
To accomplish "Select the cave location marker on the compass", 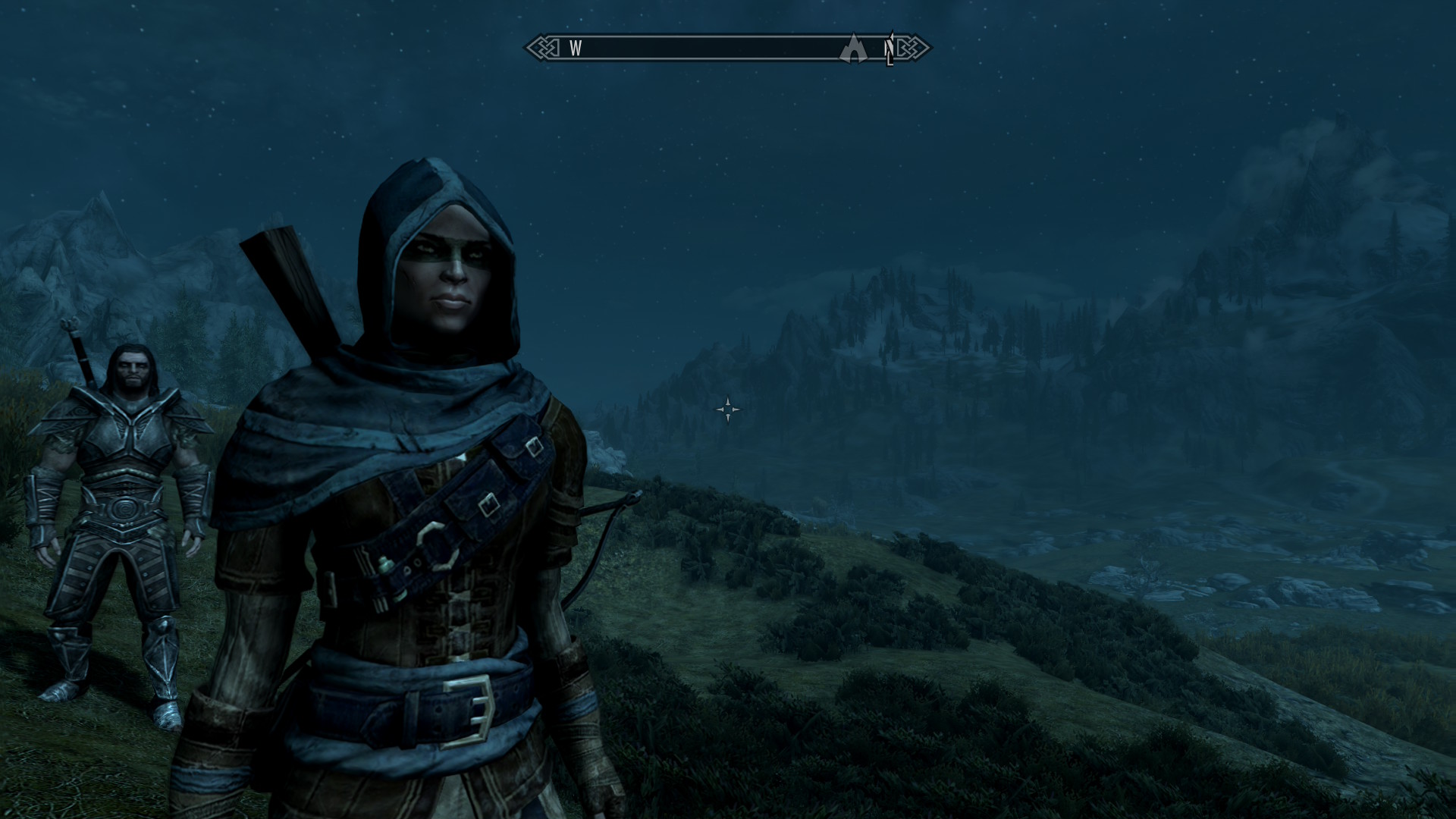I will [853, 49].
